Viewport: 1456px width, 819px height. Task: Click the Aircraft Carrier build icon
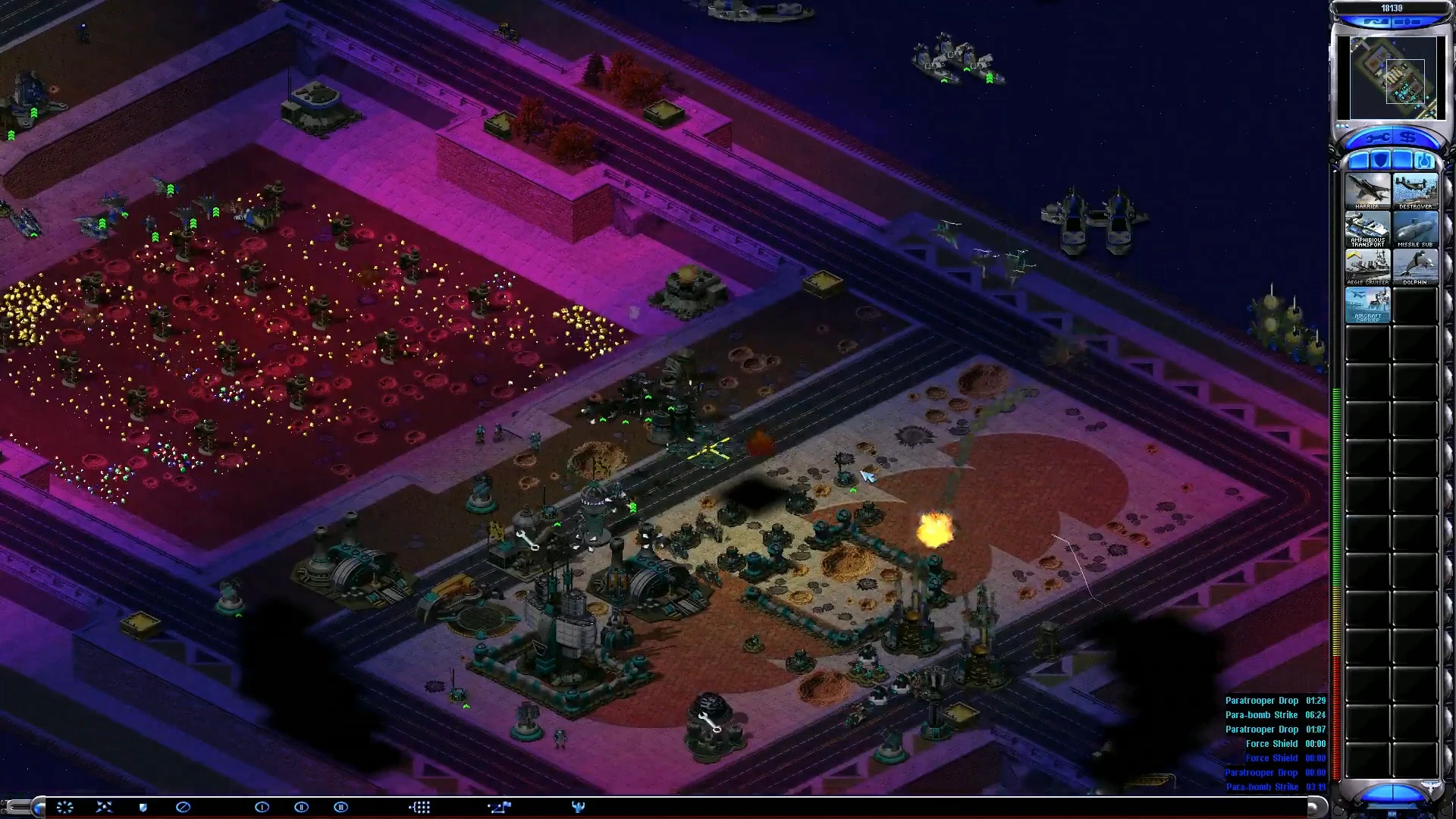1367,304
